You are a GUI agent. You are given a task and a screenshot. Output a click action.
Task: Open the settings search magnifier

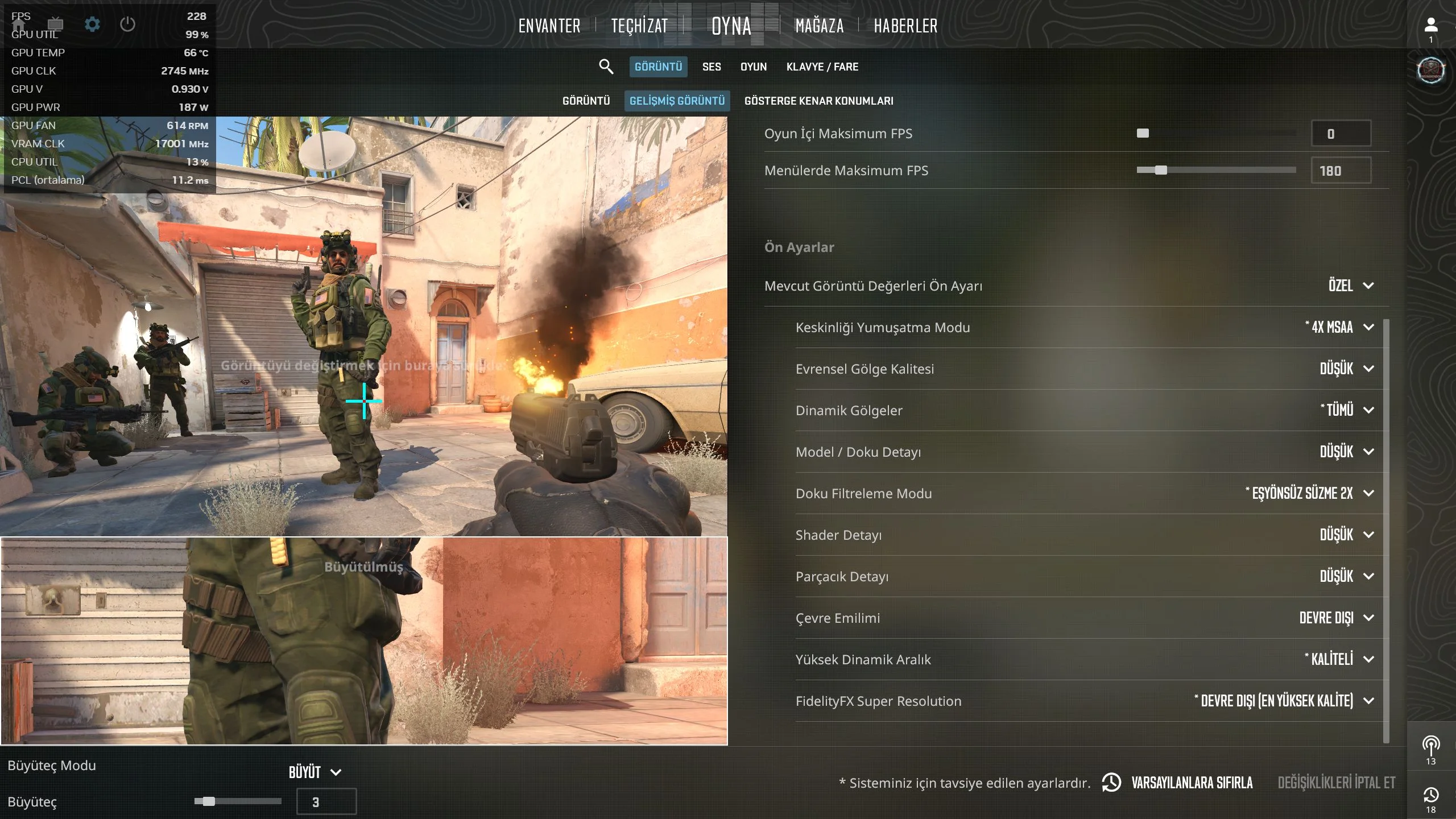point(606,67)
